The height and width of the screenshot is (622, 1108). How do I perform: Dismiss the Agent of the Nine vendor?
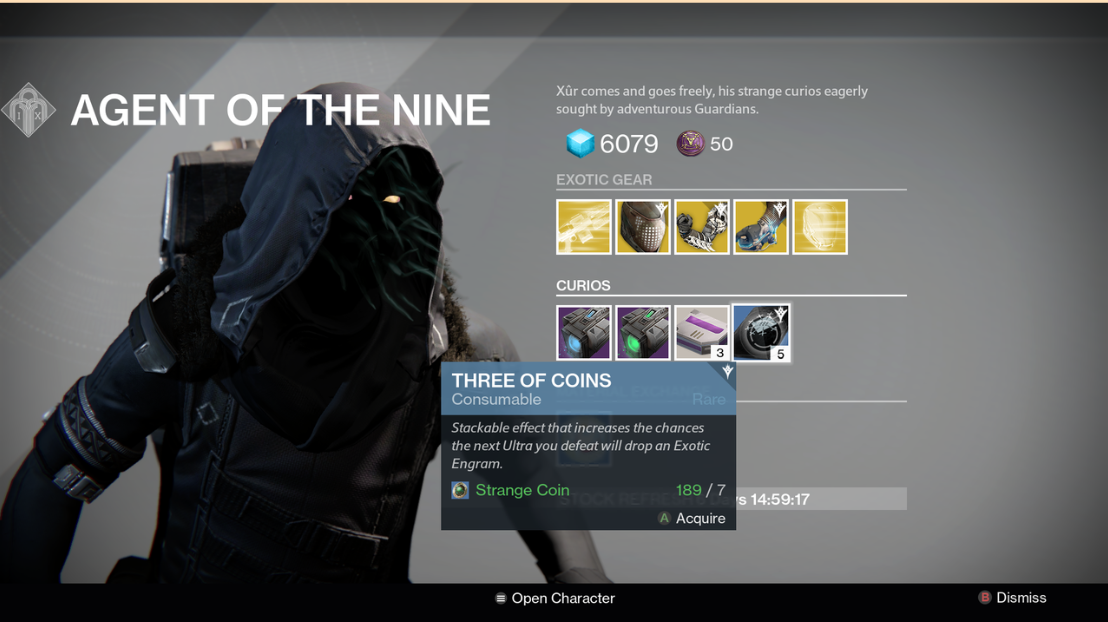[x=1012, y=598]
